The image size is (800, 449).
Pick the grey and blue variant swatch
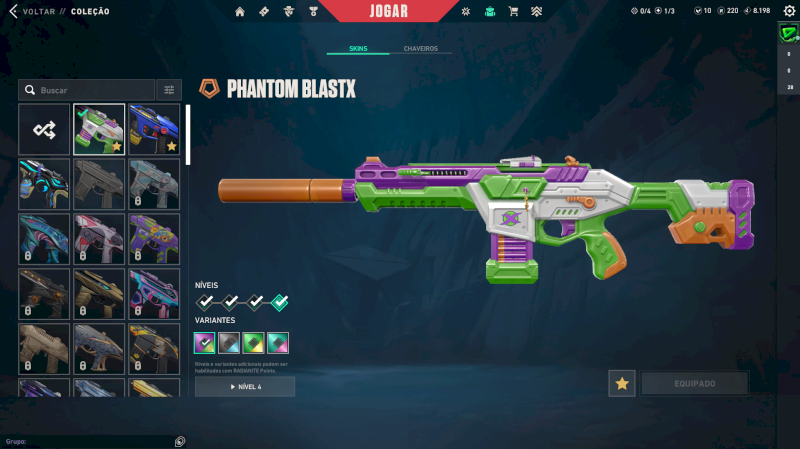pos(229,342)
